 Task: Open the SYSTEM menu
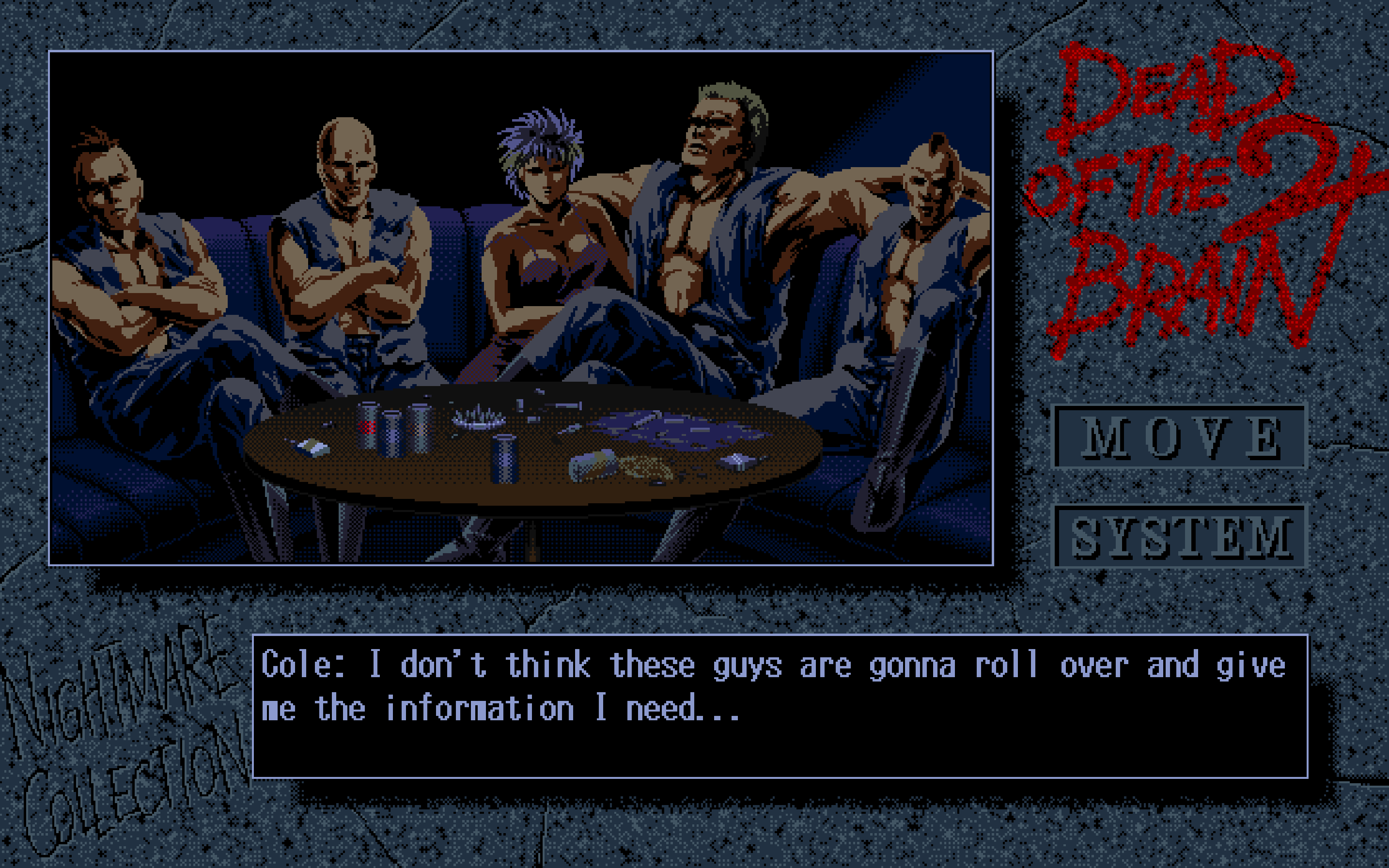tap(1179, 536)
